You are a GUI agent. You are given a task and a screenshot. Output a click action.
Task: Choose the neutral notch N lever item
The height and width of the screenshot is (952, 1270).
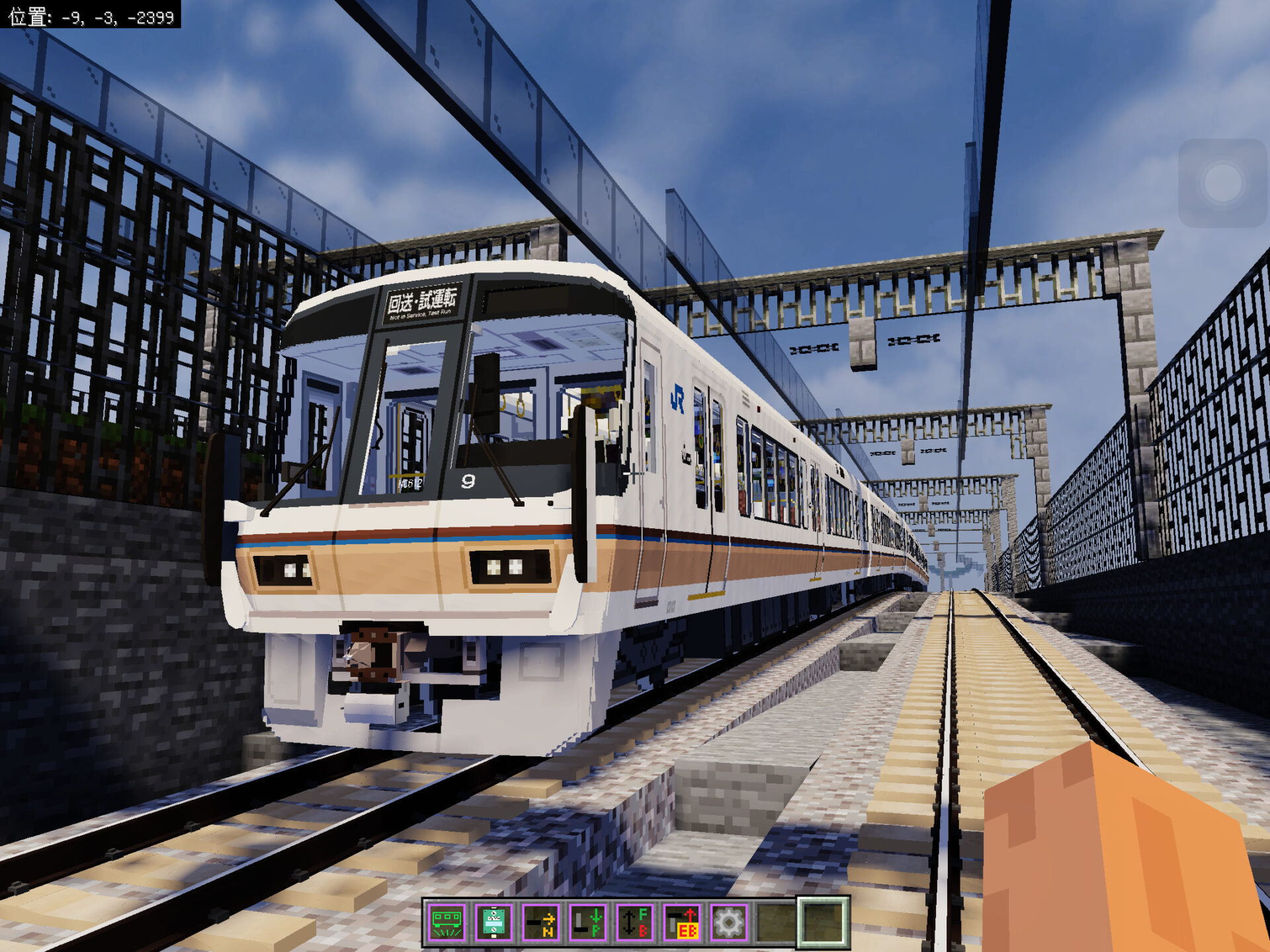click(540, 922)
